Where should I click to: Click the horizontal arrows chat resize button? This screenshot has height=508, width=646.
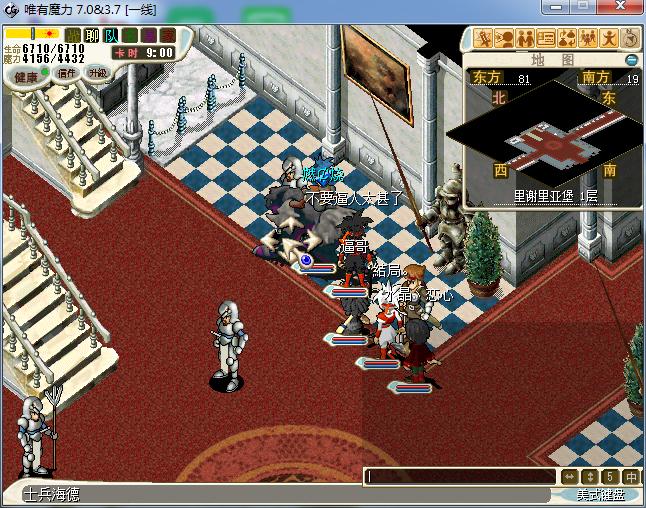click(x=569, y=477)
